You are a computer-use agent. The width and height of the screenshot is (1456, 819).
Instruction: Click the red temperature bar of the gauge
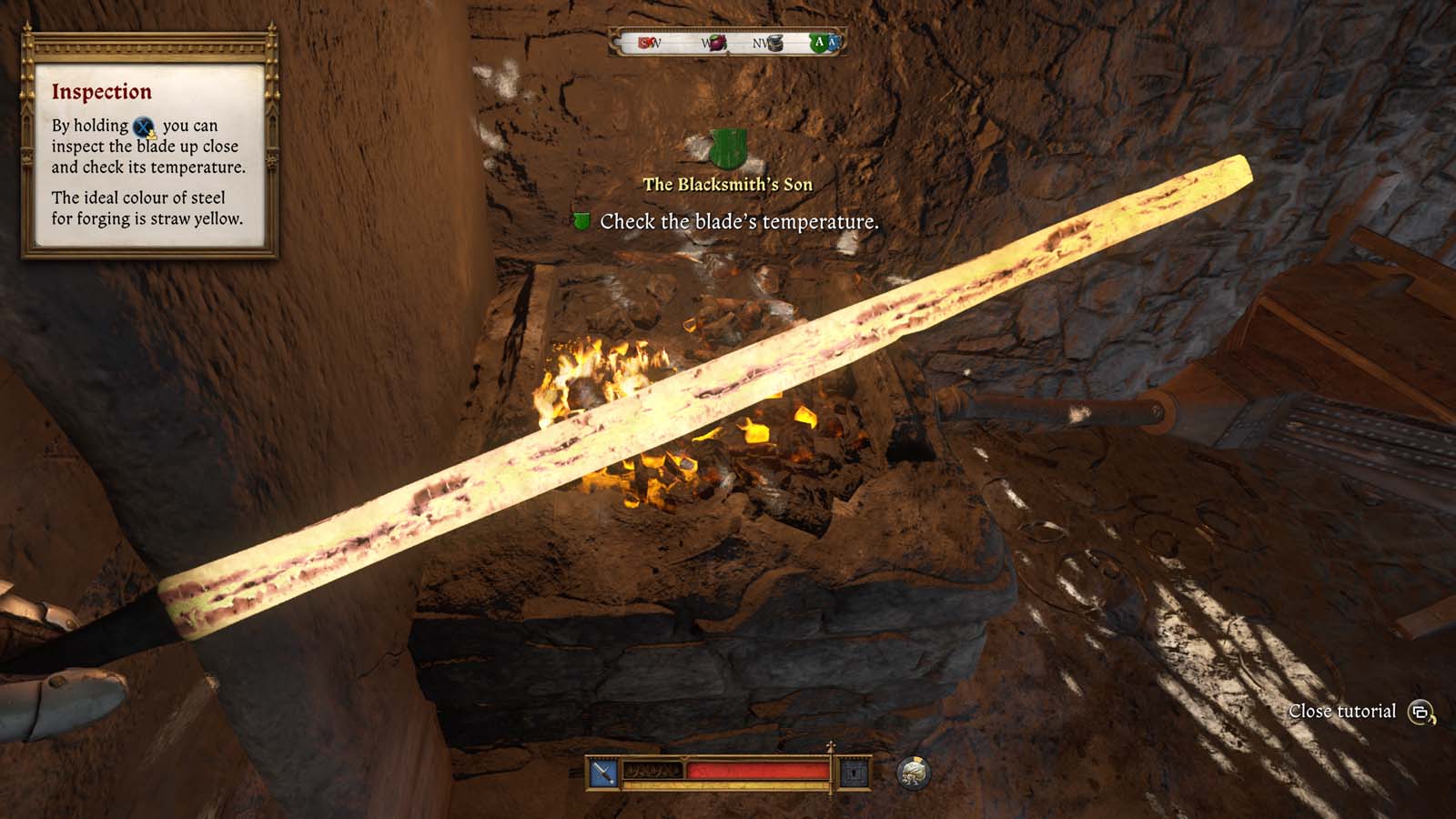(x=755, y=771)
